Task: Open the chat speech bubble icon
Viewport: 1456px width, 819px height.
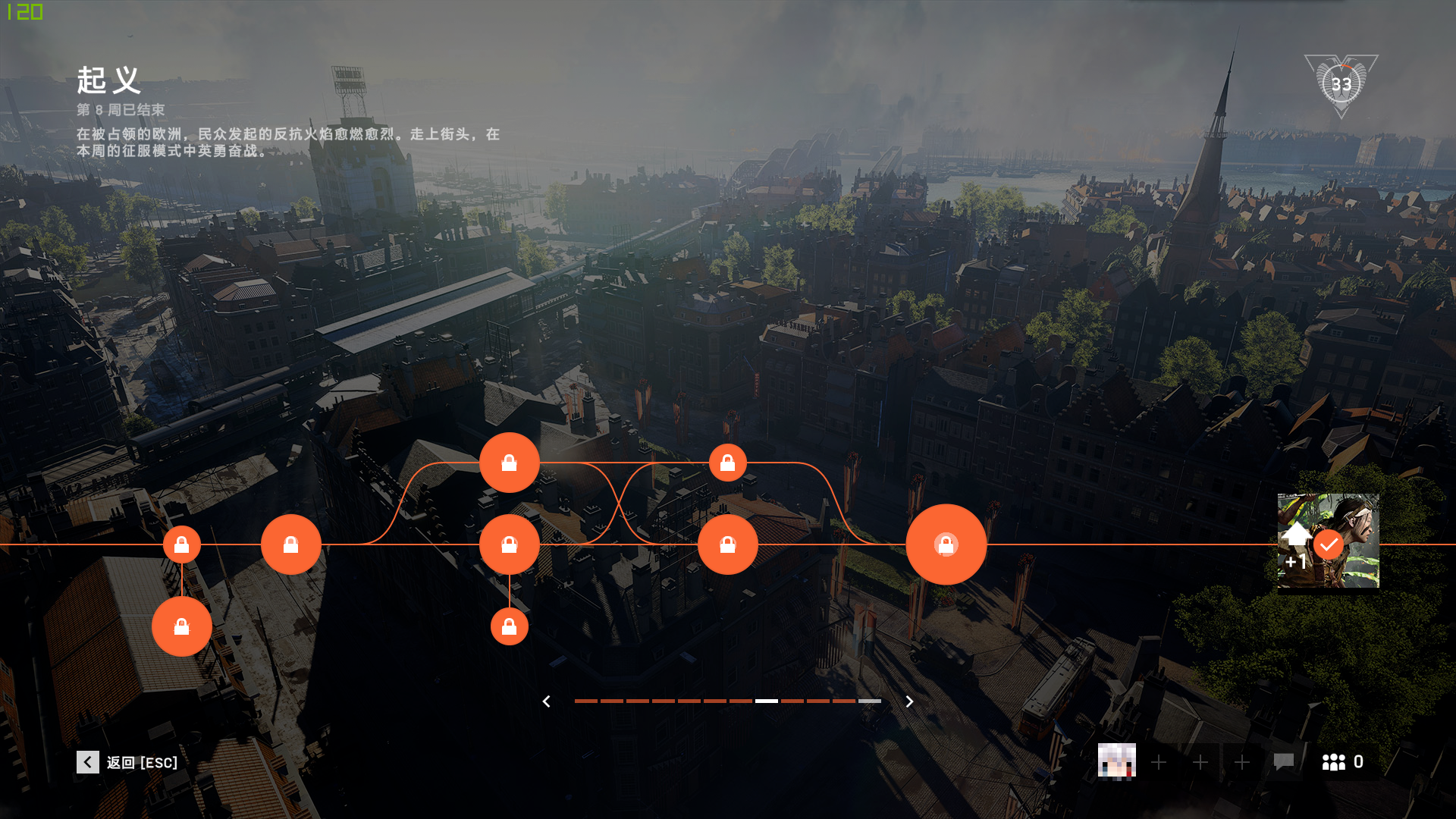Action: tap(1283, 761)
